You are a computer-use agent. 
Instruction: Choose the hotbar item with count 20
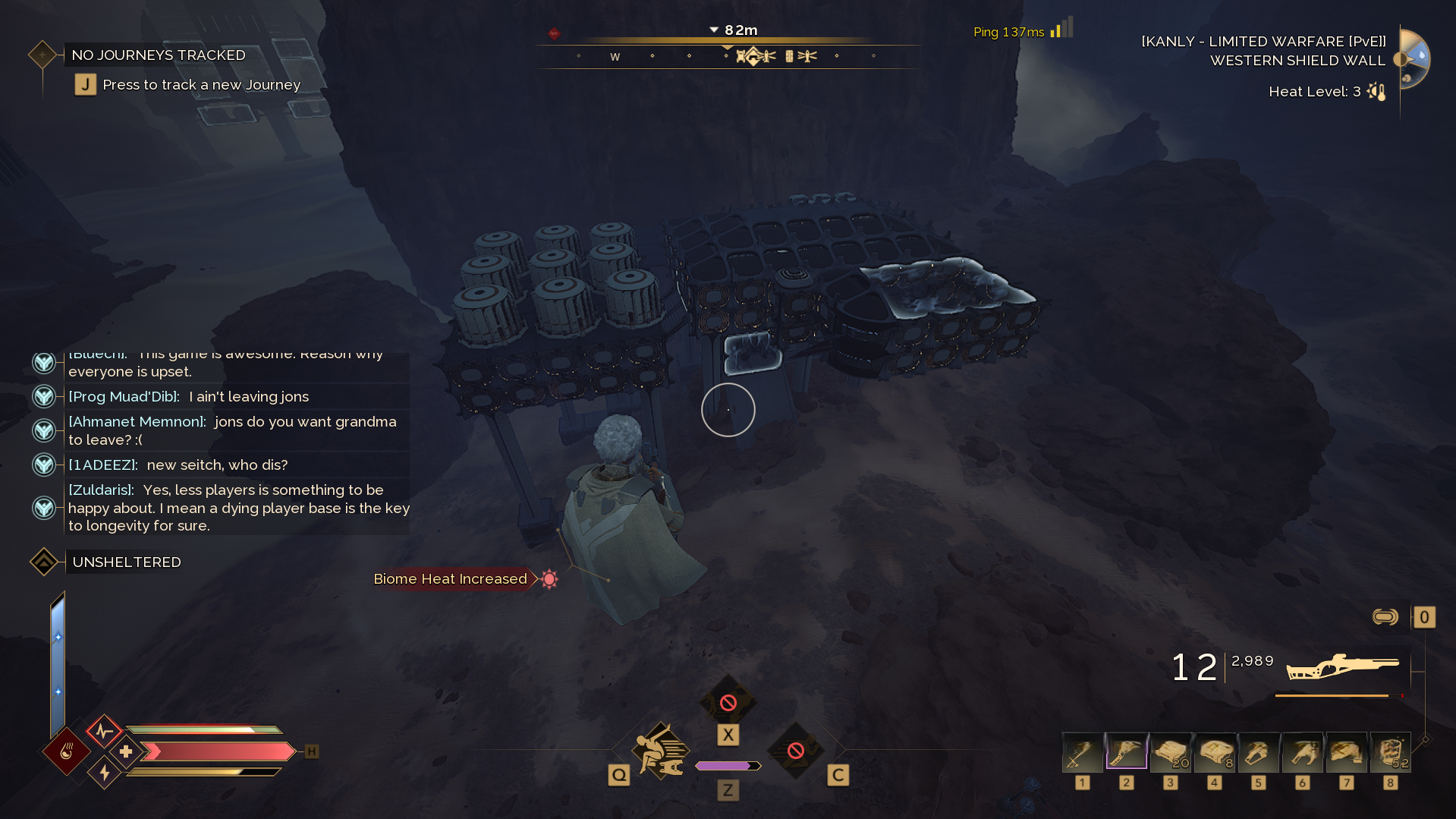tap(1171, 752)
